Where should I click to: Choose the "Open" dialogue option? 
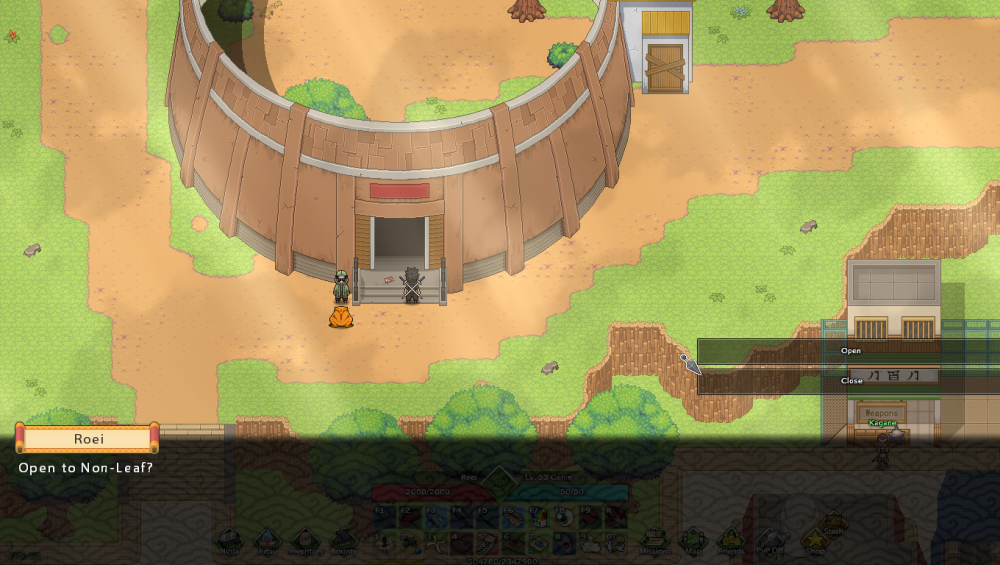(848, 351)
